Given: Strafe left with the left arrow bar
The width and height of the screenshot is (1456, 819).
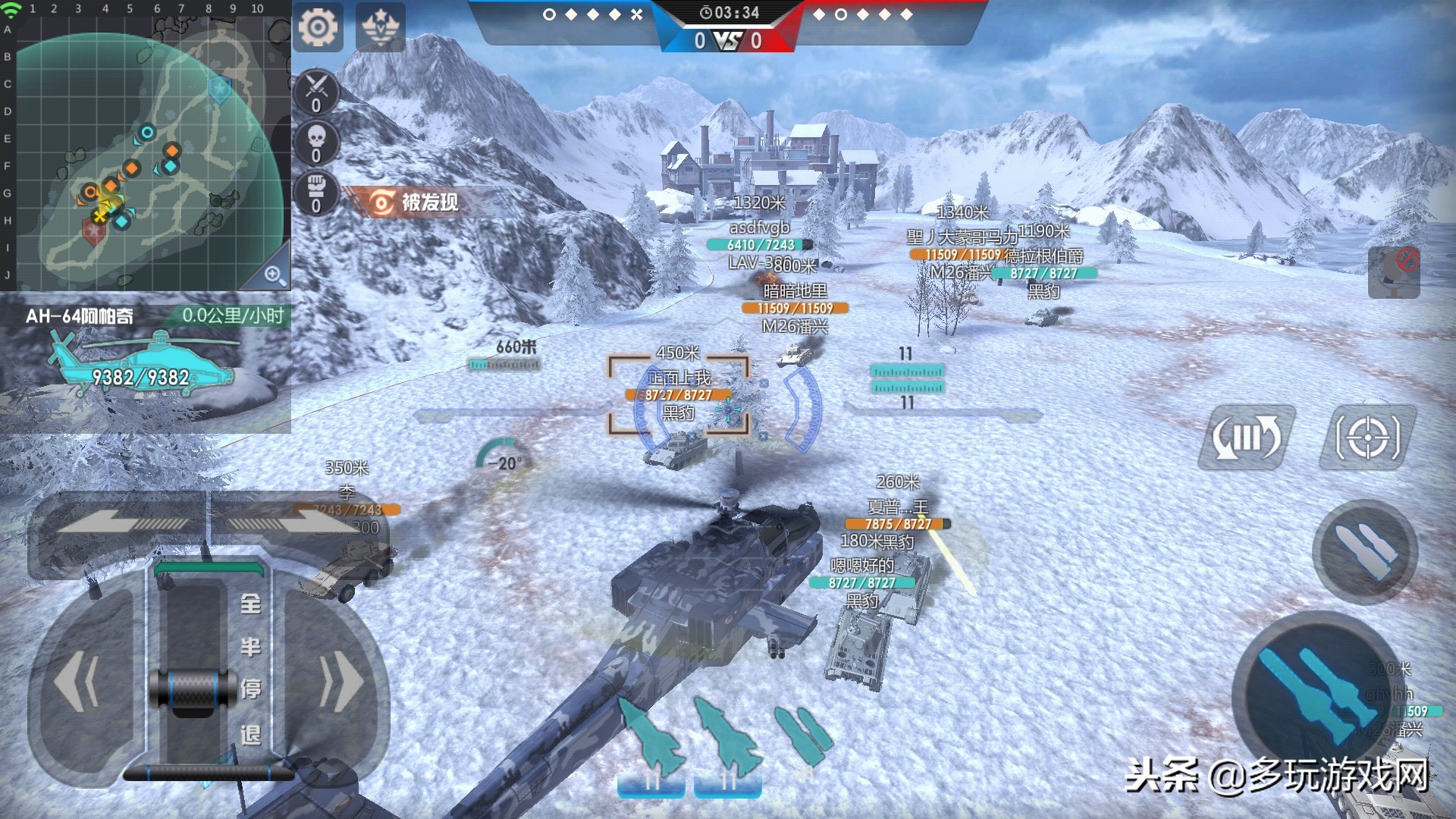Looking at the screenshot, I should click(121, 522).
